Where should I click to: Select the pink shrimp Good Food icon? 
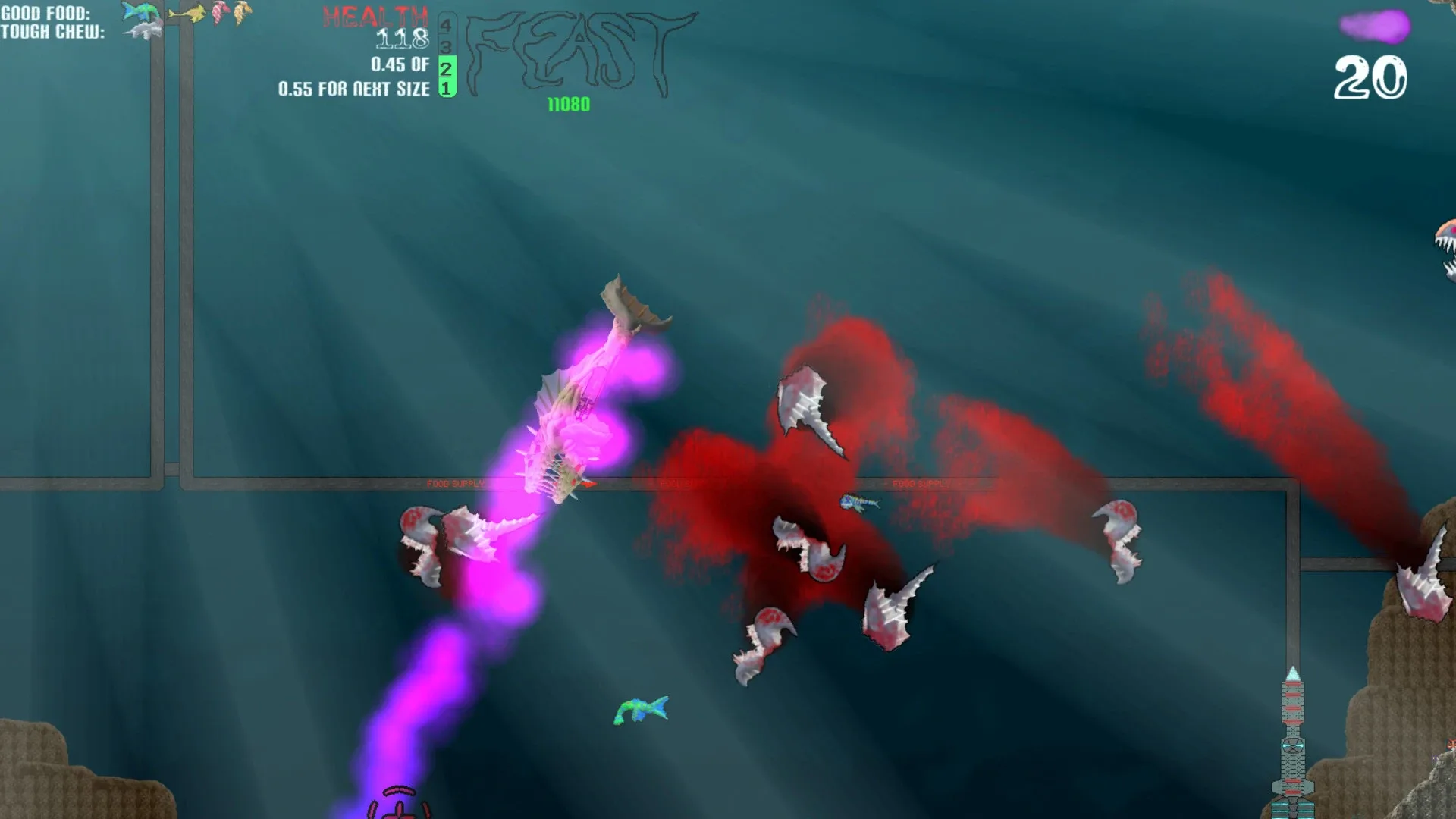(221, 13)
